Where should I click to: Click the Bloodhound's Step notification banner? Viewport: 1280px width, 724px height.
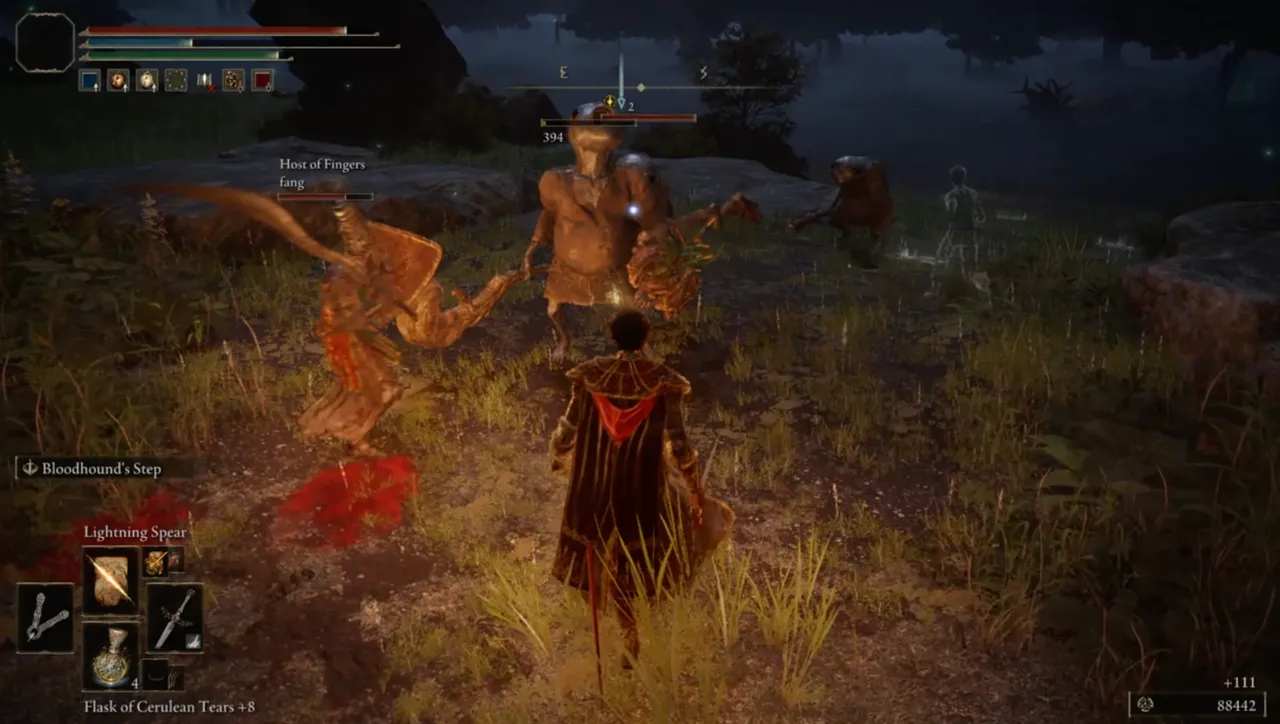tap(97, 467)
